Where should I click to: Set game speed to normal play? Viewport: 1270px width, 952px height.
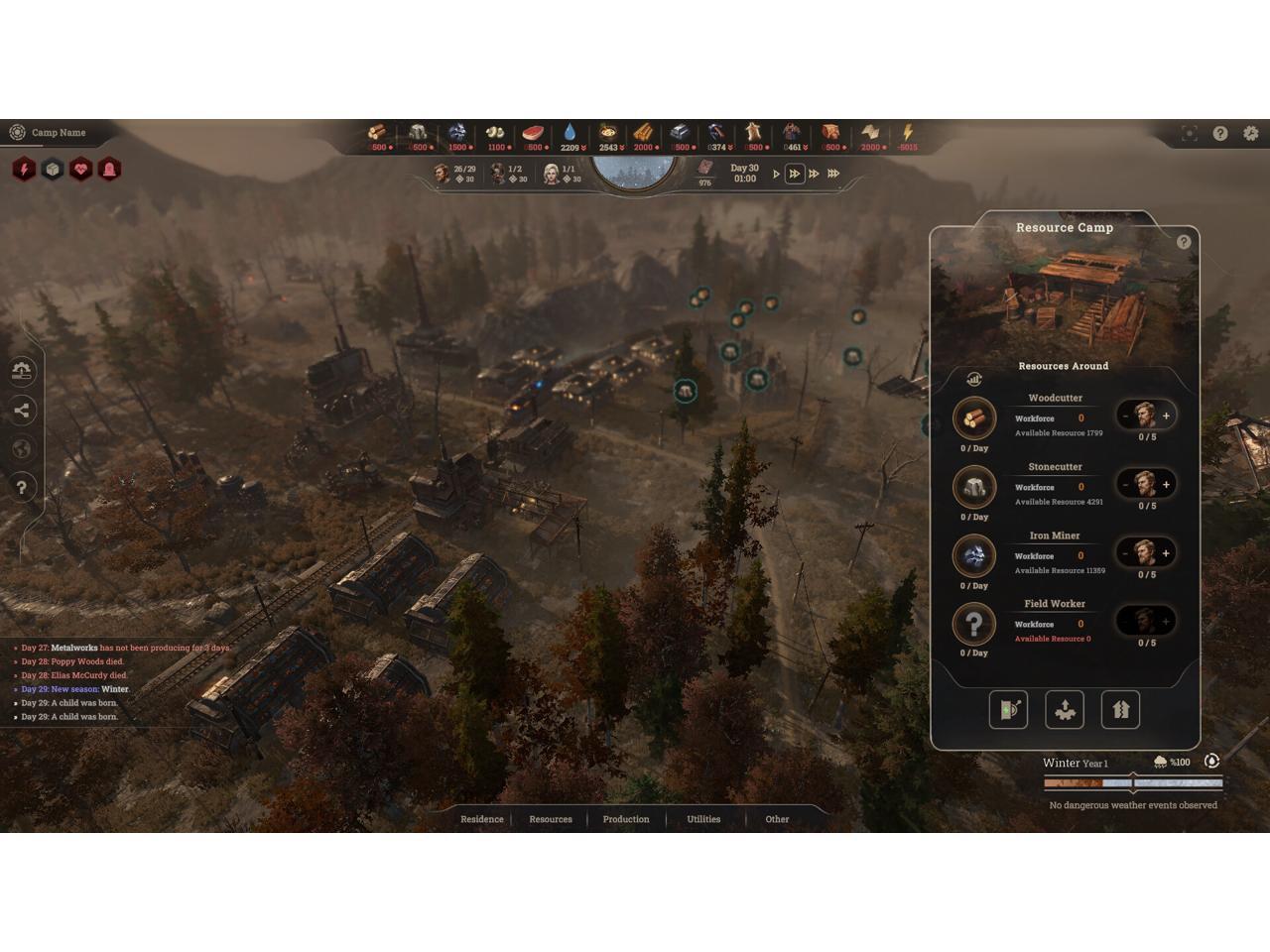[776, 174]
